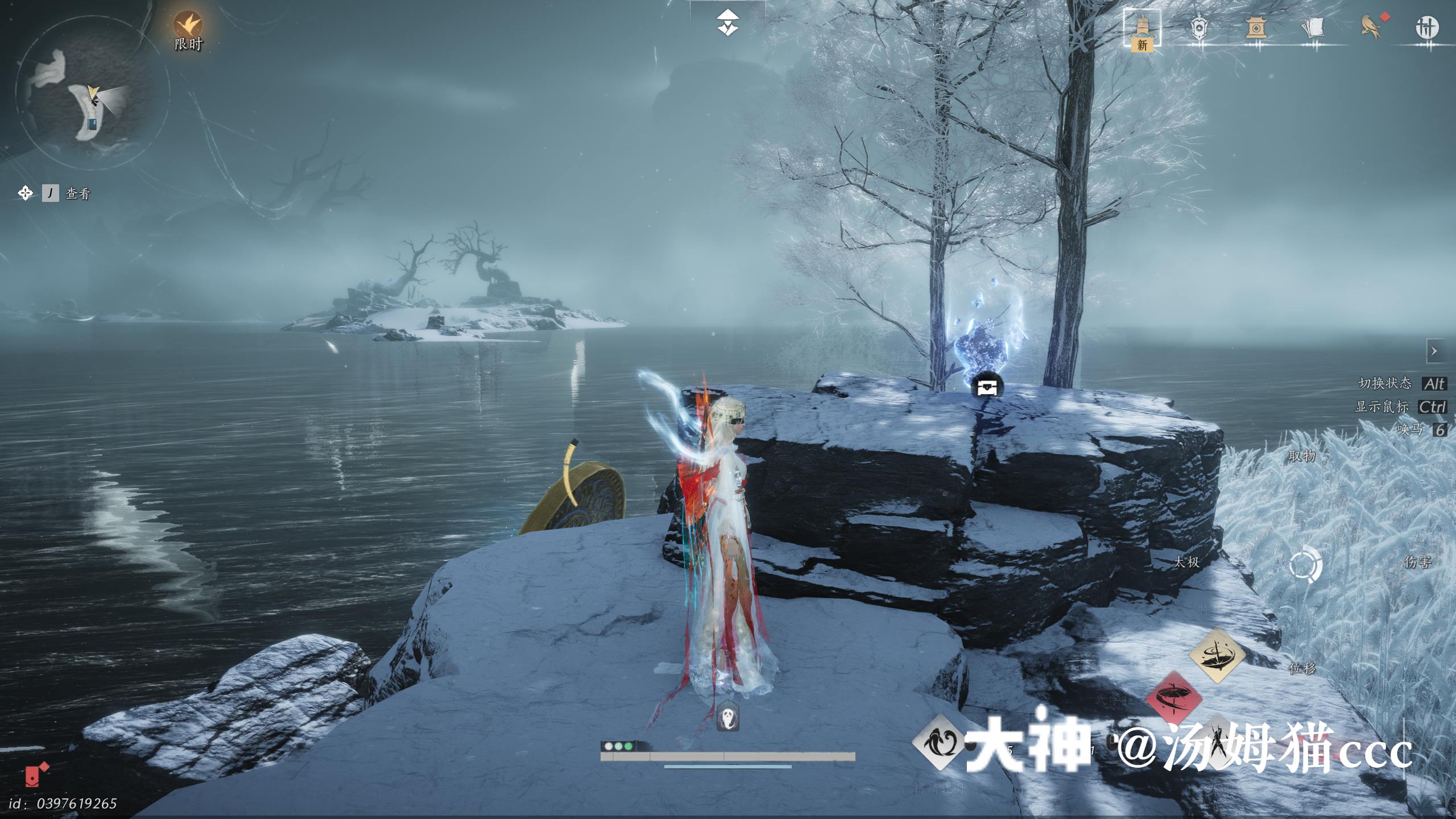This screenshot has width=1456, height=819.
Task: Expand the right-edge arrow panel
Action: pos(1434,351)
